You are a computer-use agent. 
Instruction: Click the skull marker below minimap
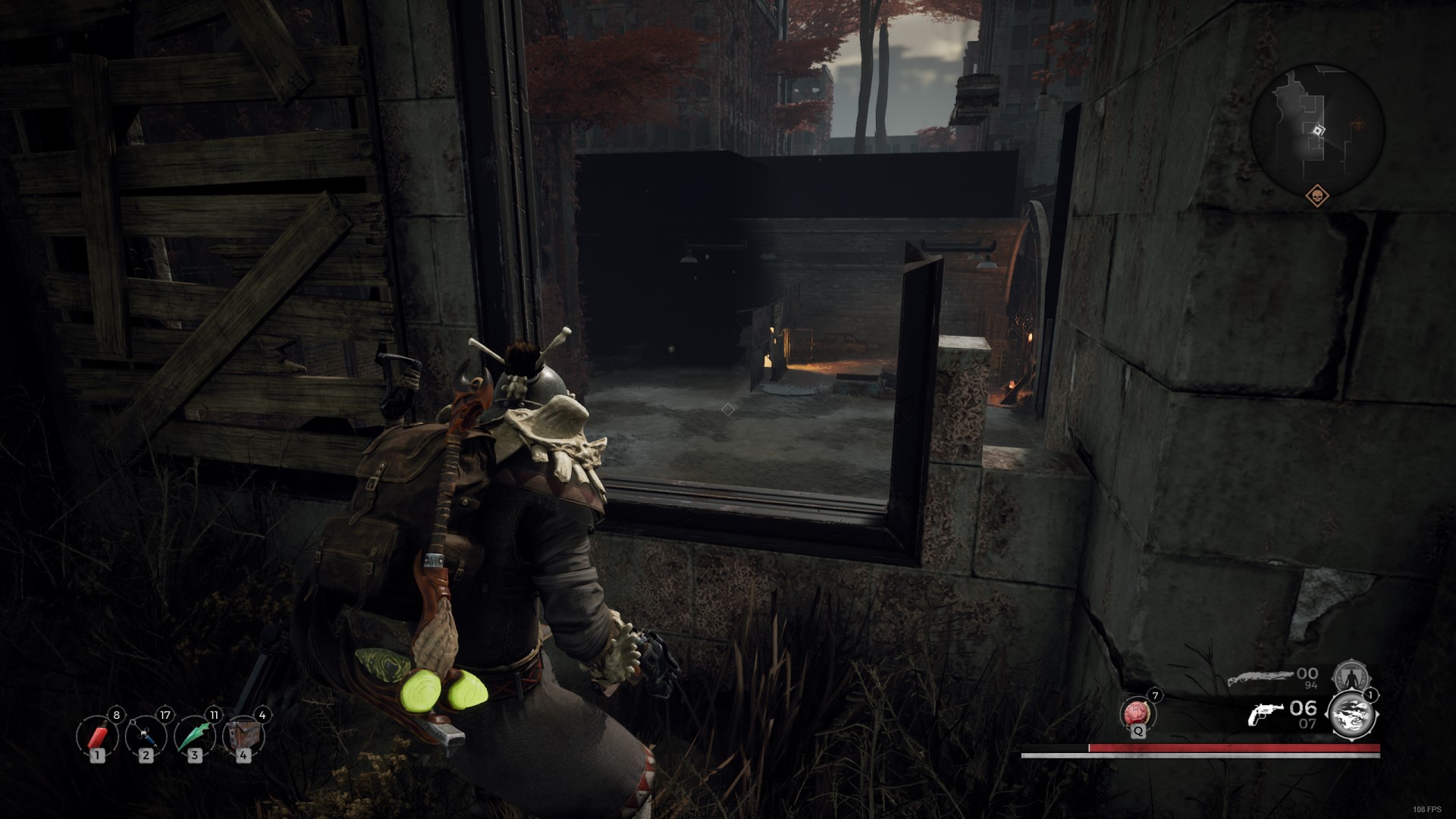pyautogui.click(x=1316, y=196)
